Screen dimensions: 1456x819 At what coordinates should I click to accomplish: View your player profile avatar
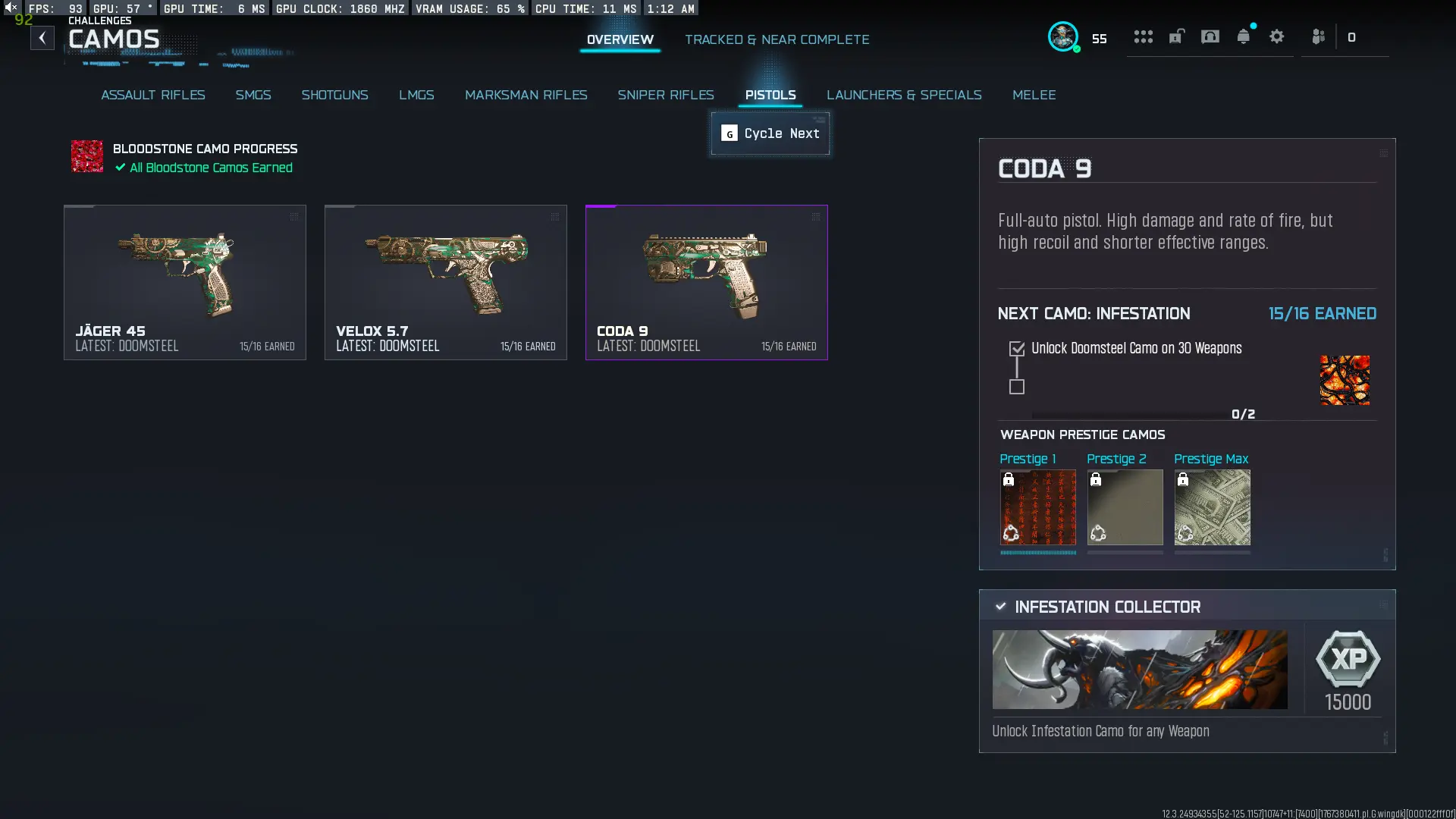1065,36
